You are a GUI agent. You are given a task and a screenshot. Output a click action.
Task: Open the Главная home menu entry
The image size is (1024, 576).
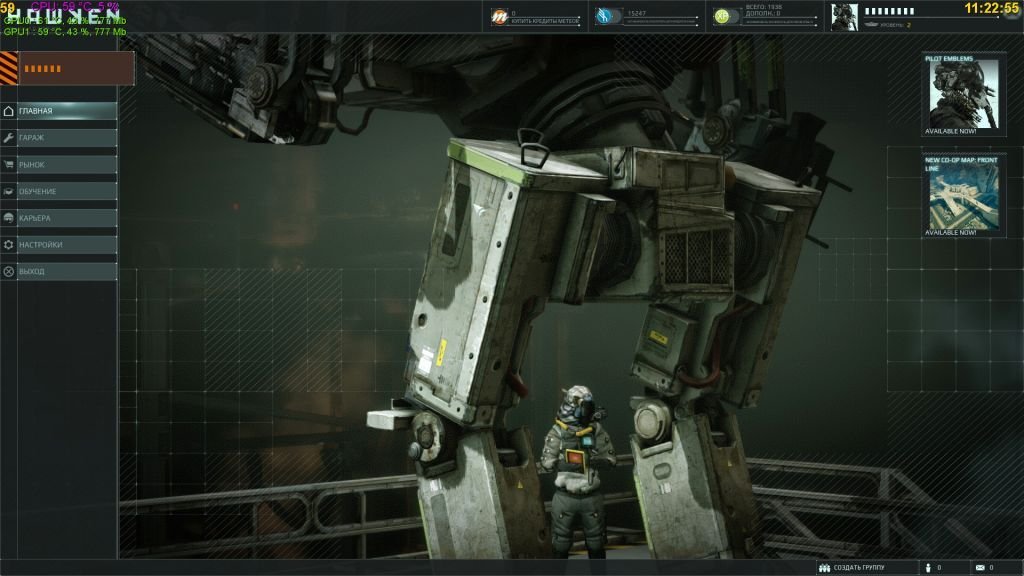58,111
